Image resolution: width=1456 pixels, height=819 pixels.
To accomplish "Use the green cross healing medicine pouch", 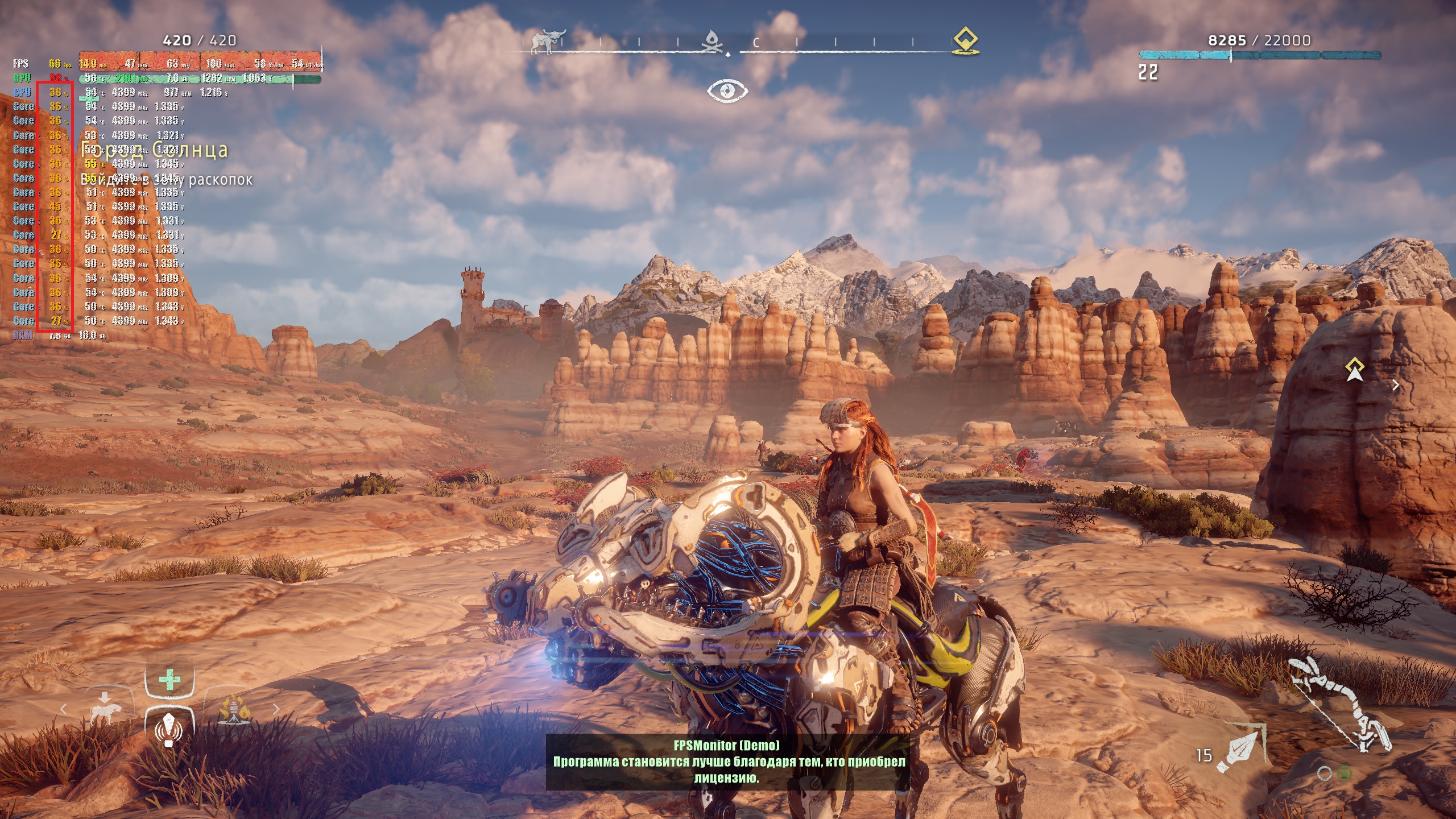I will coord(169,680).
